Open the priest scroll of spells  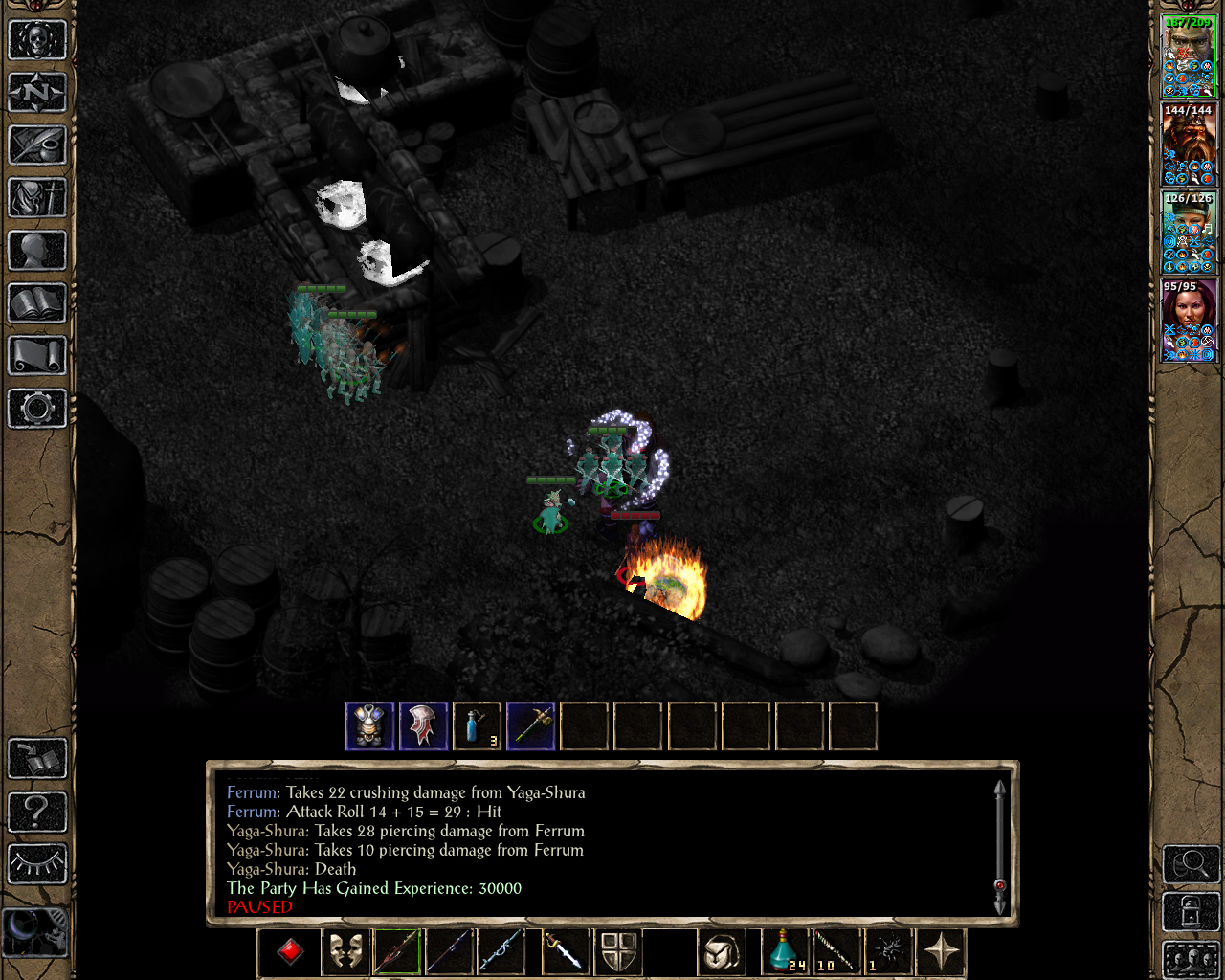point(36,356)
